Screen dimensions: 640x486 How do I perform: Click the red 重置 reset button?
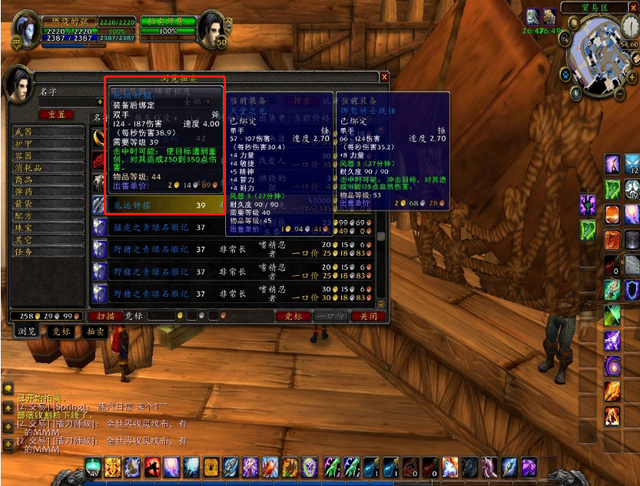[56, 115]
